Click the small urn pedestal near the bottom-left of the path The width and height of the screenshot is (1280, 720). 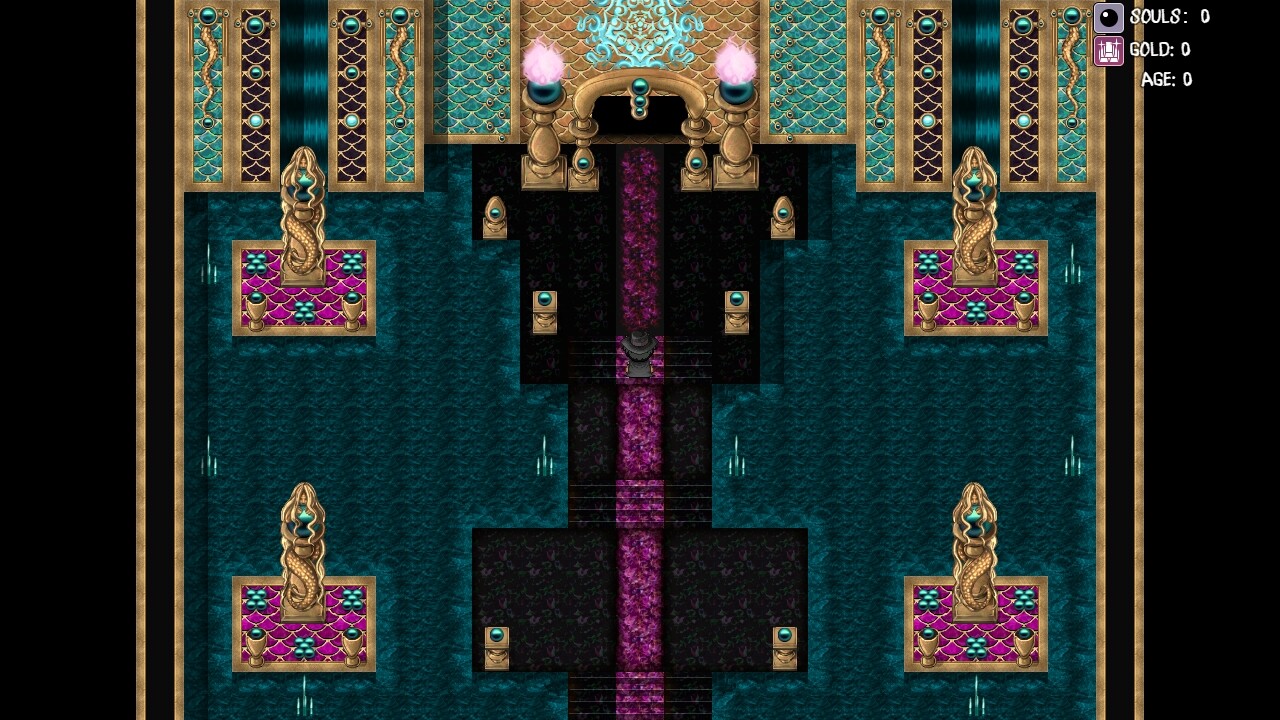tap(497, 650)
